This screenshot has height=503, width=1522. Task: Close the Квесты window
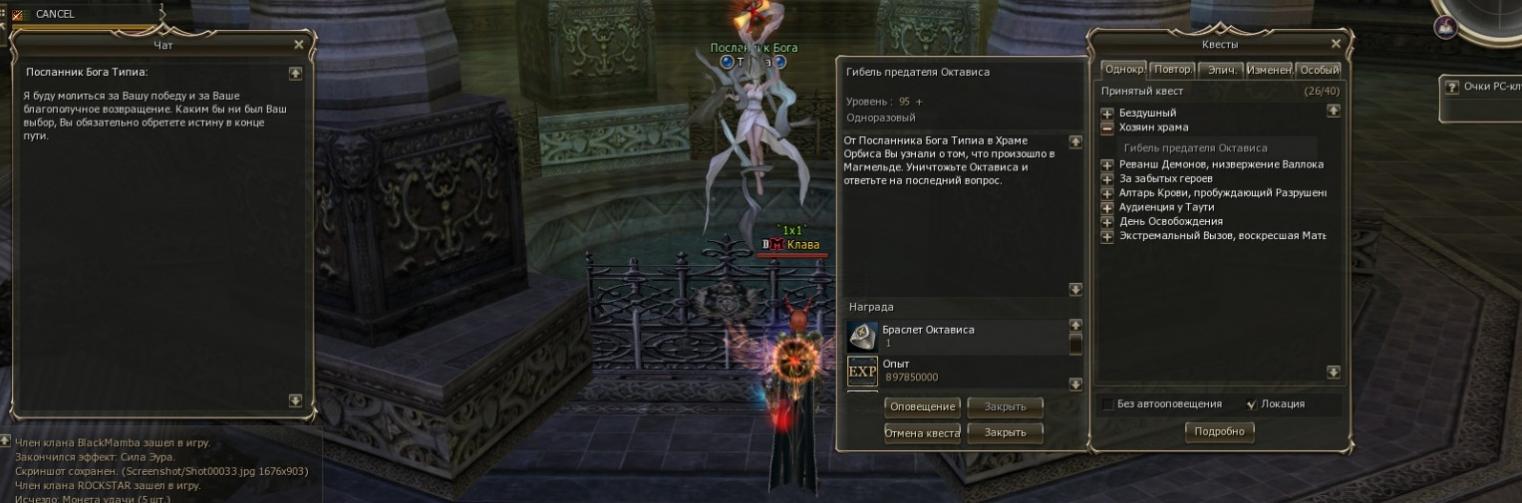pos(1336,44)
